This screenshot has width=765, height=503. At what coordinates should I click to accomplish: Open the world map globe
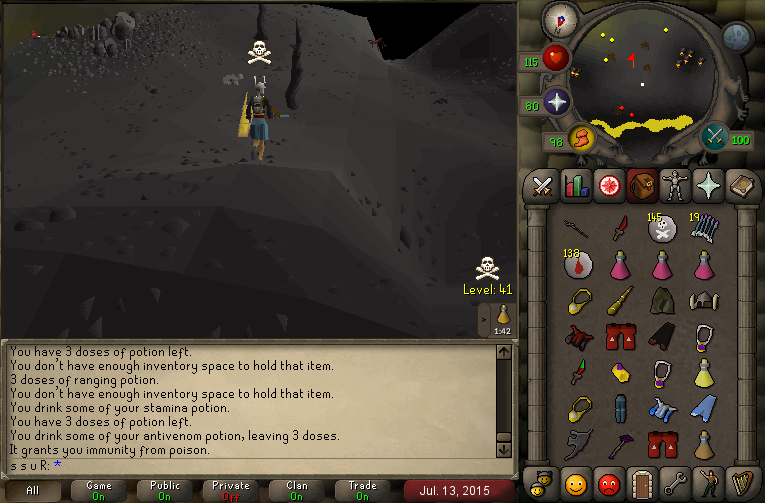[737, 37]
